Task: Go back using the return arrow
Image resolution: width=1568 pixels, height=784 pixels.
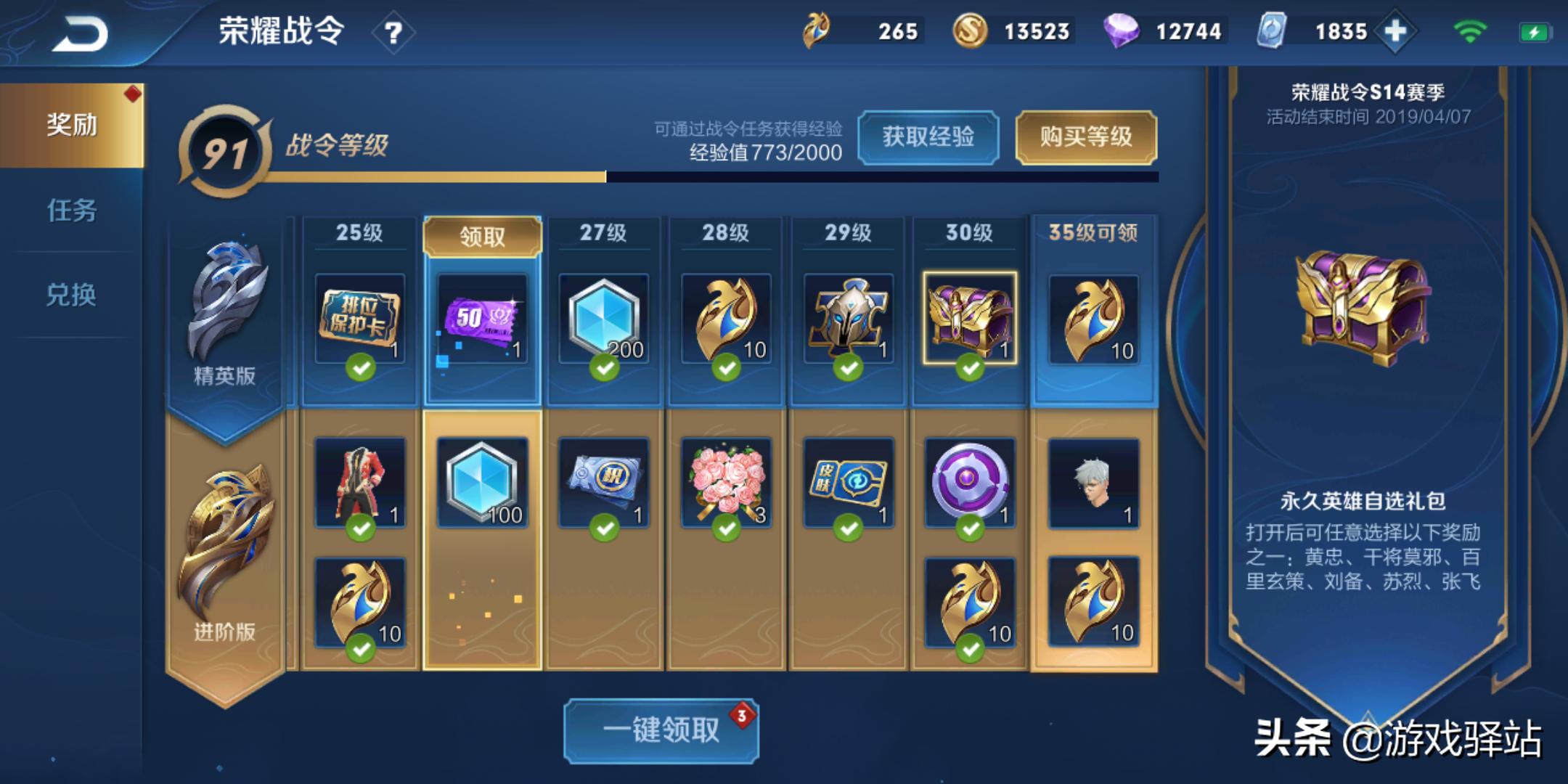Action: [x=80, y=33]
